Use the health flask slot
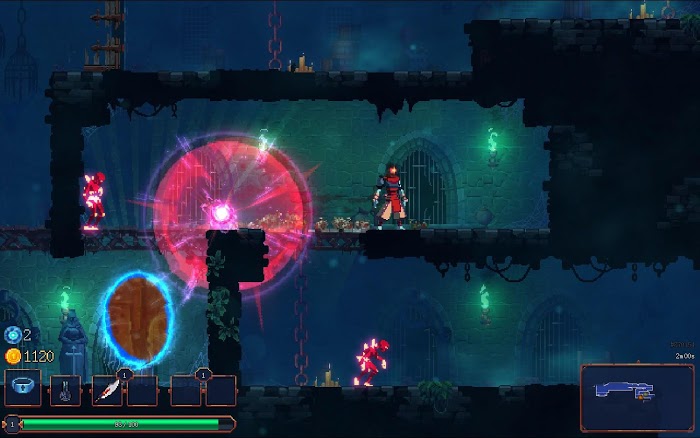The height and width of the screenshot is (438, 700). click(66, 389)
